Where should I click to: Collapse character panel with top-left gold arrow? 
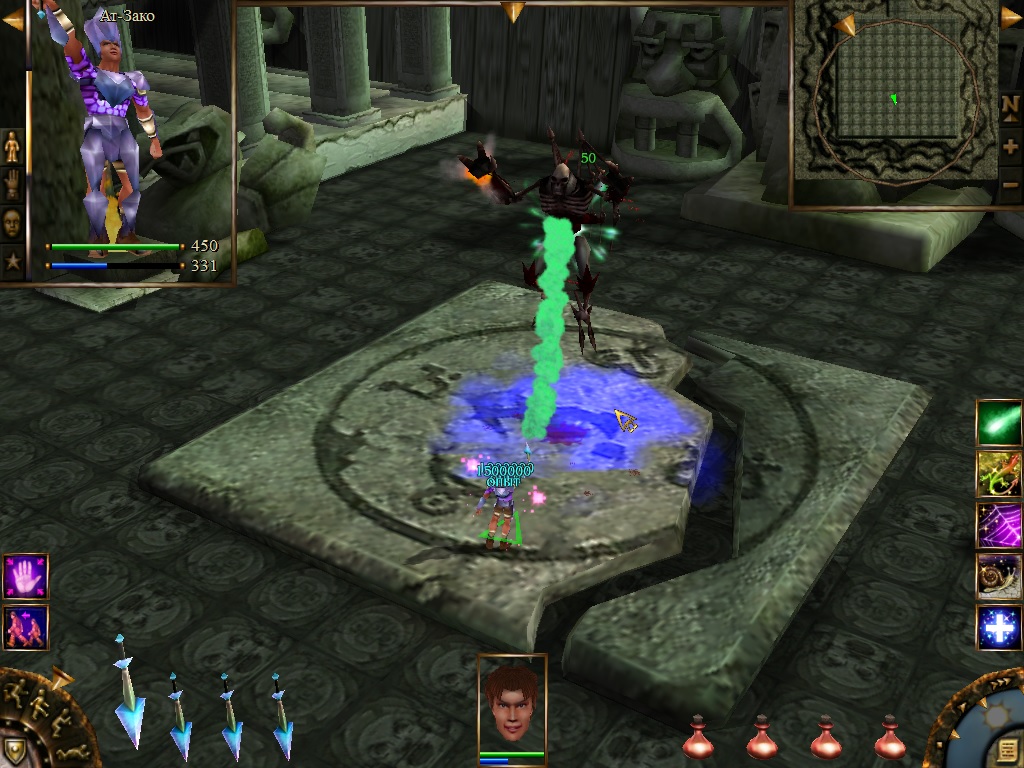pos(13,19)
